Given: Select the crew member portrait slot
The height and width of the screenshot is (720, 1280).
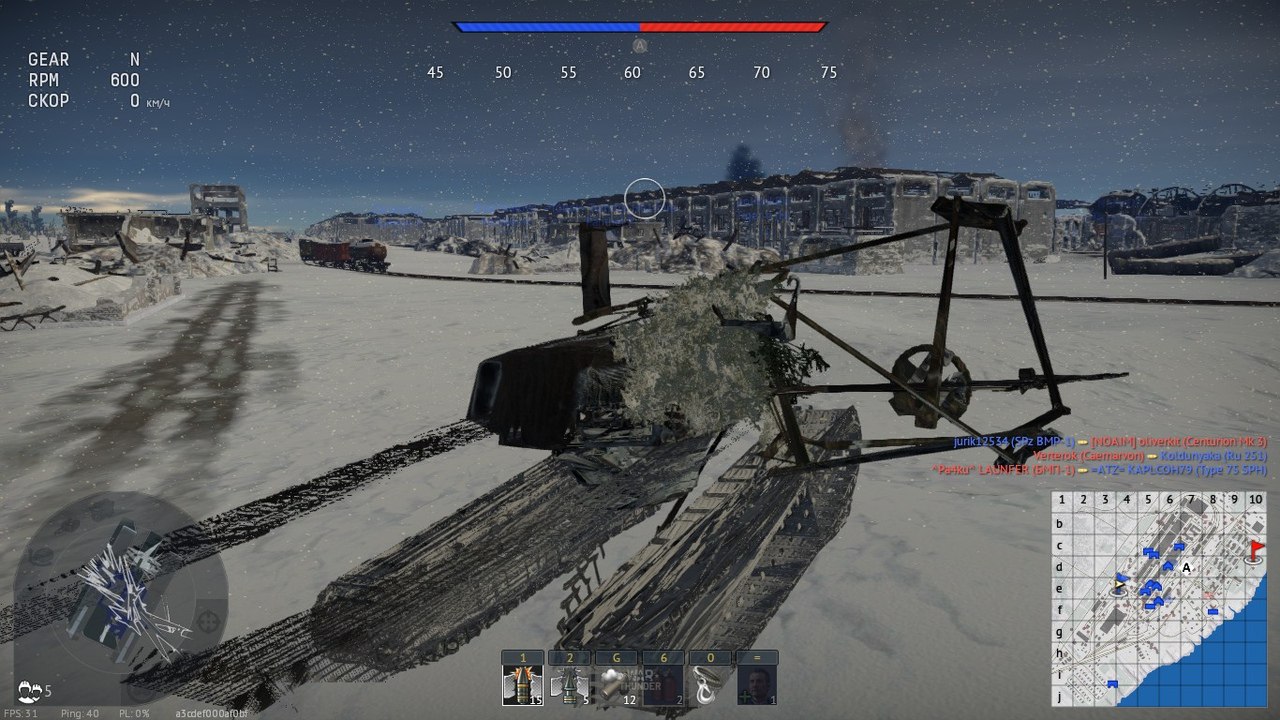Looking at the screenshot, I should (756, 685).
